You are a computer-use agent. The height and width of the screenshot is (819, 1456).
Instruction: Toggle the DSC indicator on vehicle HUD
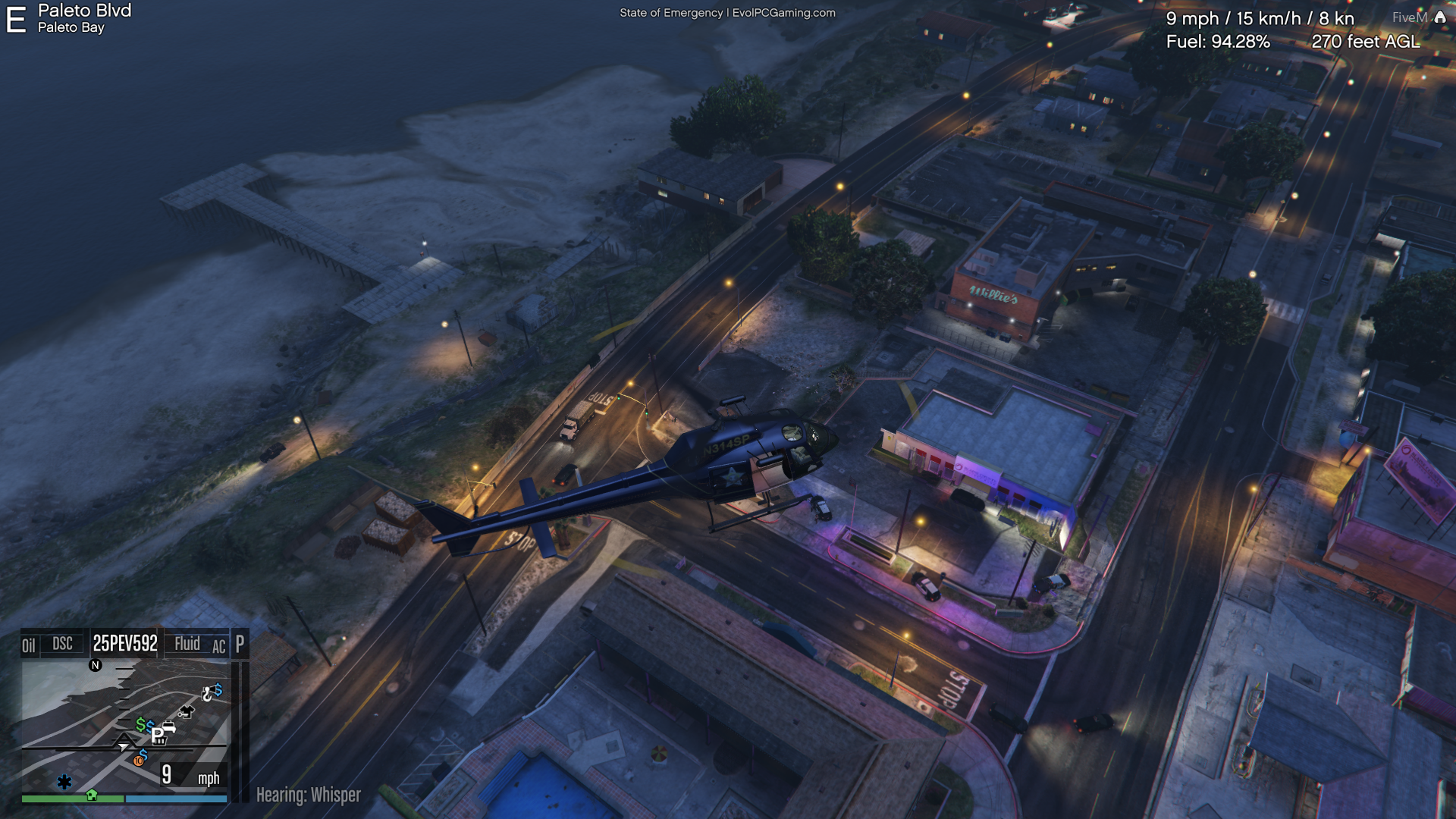pos(62,644)
